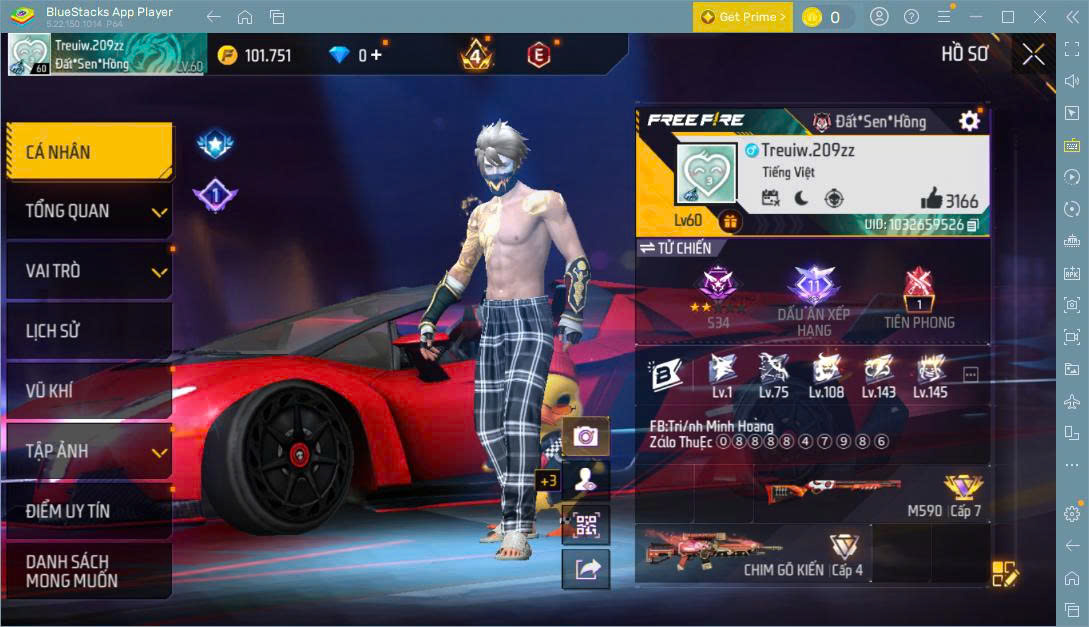Share the profile with arrow button
The width and height of the screenshot is (1089, 627).
coord(586,569)
